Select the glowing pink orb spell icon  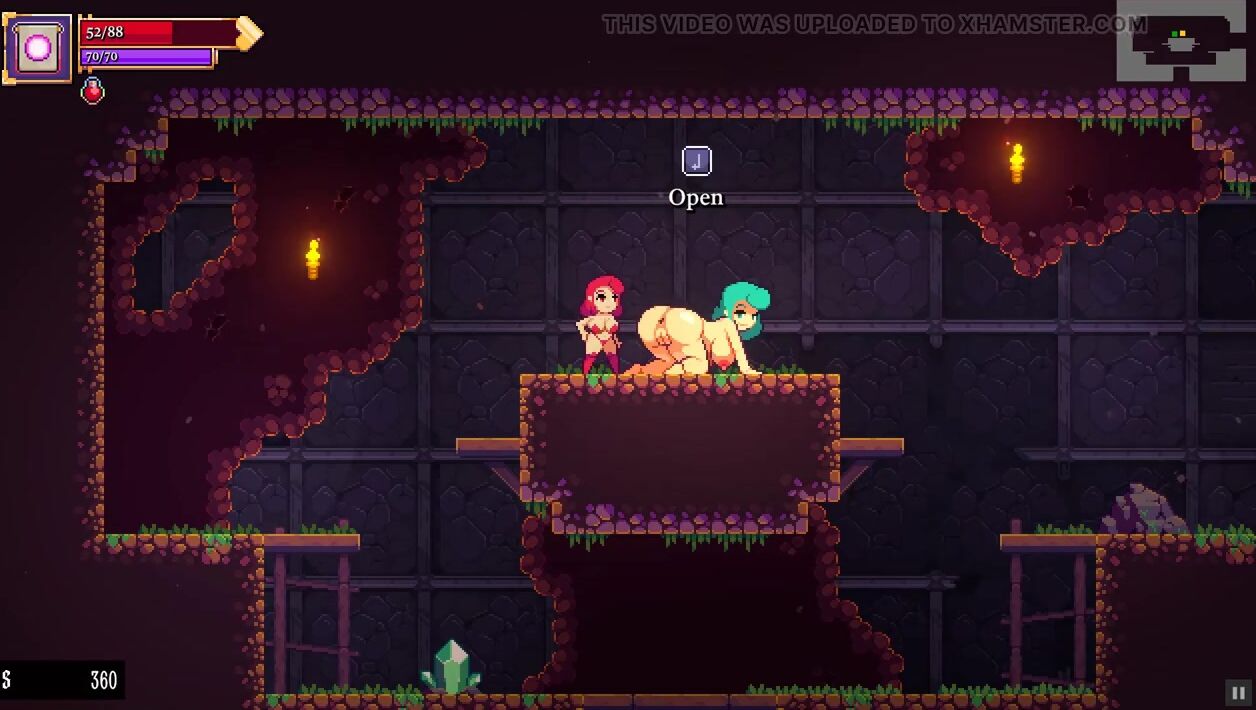pos(38,47)
